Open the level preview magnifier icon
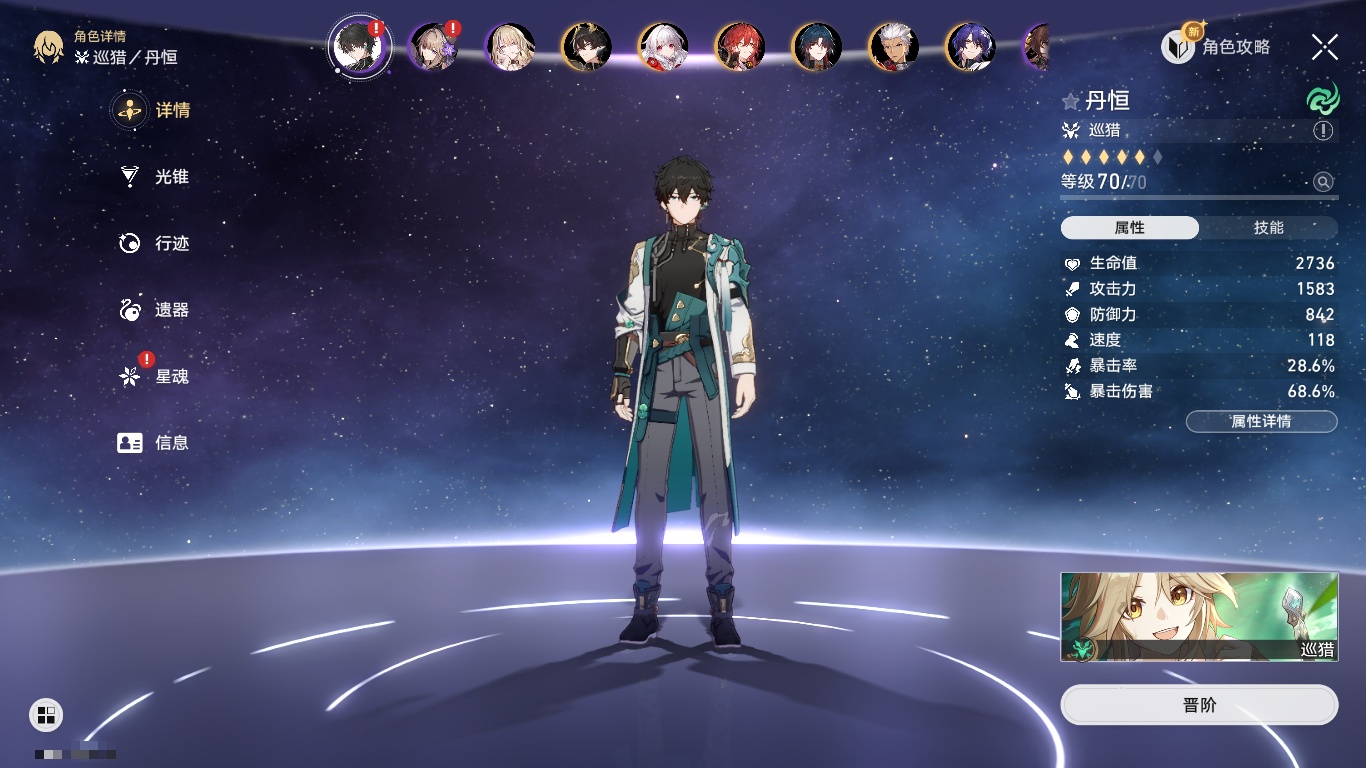 1323,182
